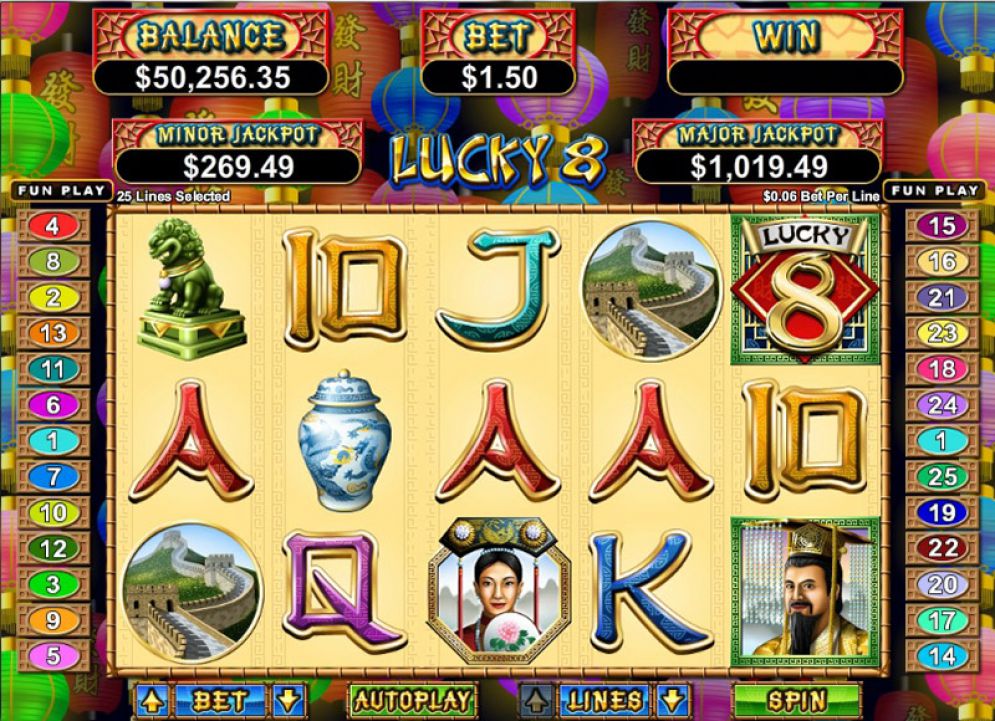Screen dimensions: 995x721
Task: Click payline marker number 13
Action: (53, 333)
